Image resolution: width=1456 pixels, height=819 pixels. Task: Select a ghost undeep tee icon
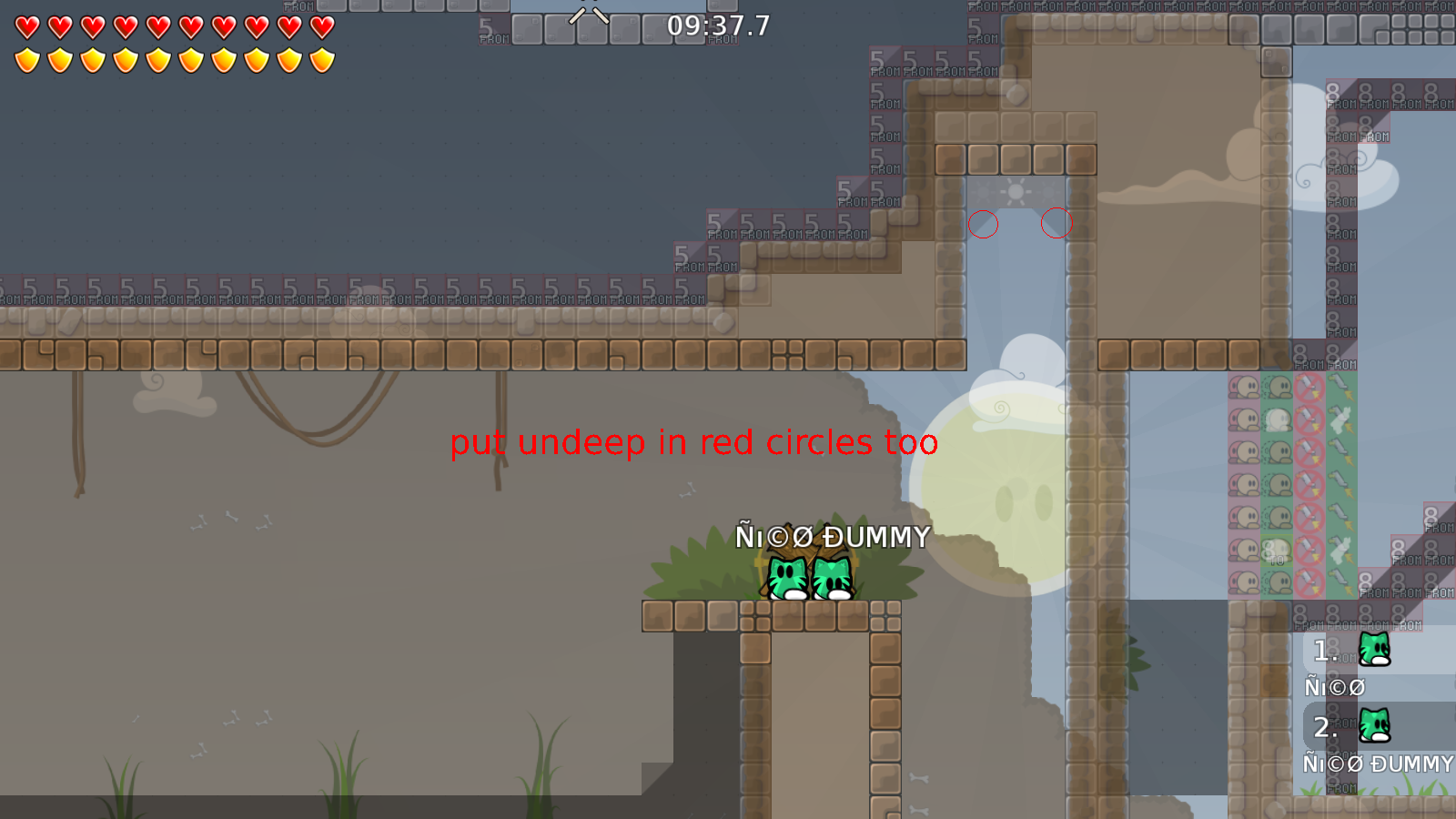[x=1279, y=421]
